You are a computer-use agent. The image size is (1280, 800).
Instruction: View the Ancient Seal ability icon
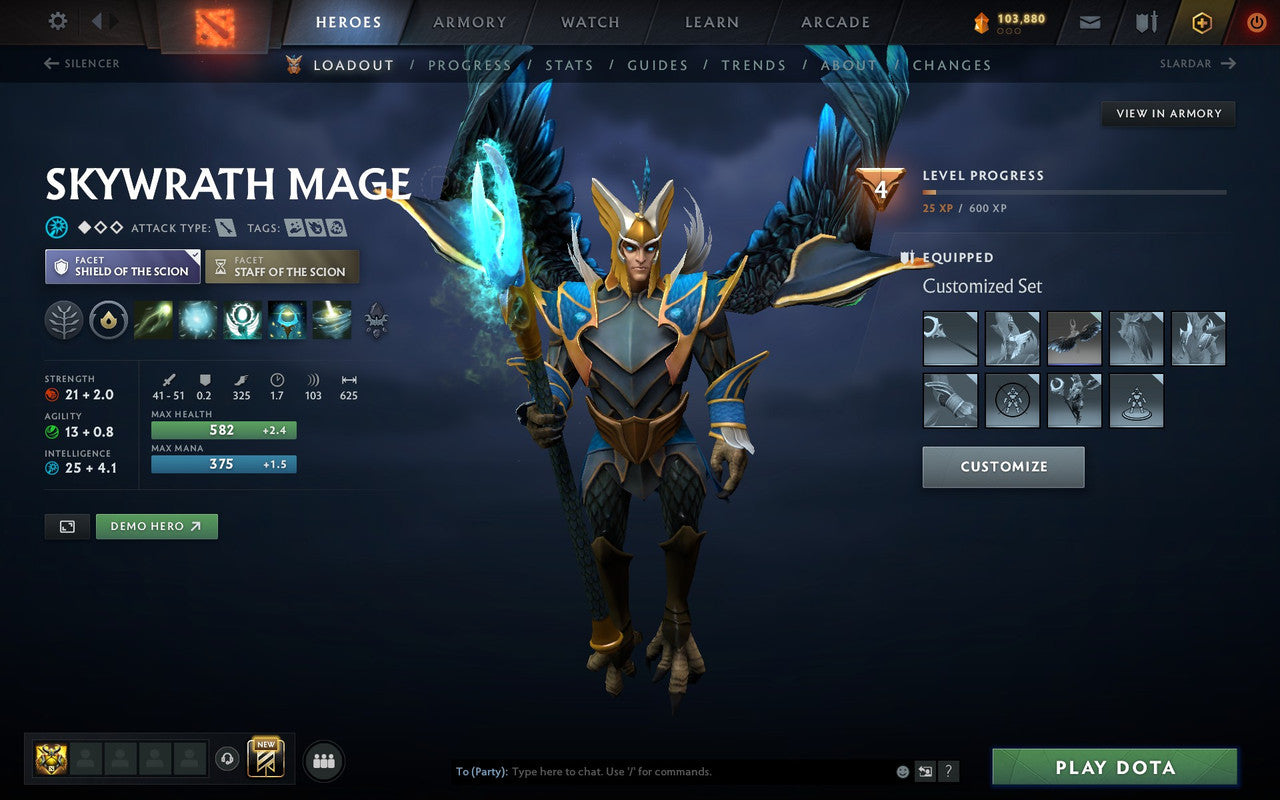click(241, 320)
